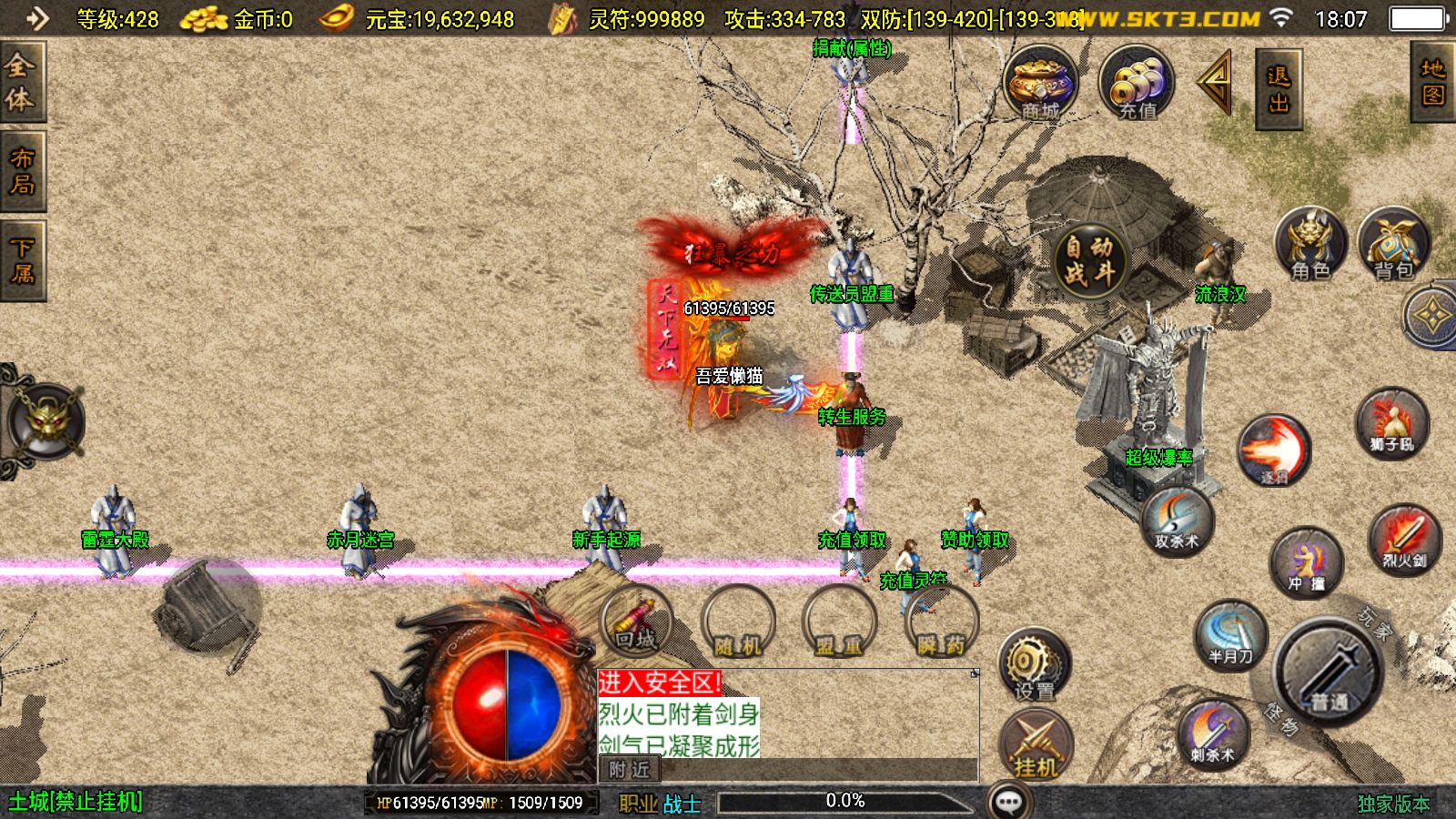1456x819 pixels.
Task: Use the 随机 teleport slot
Action: (738, 623)
